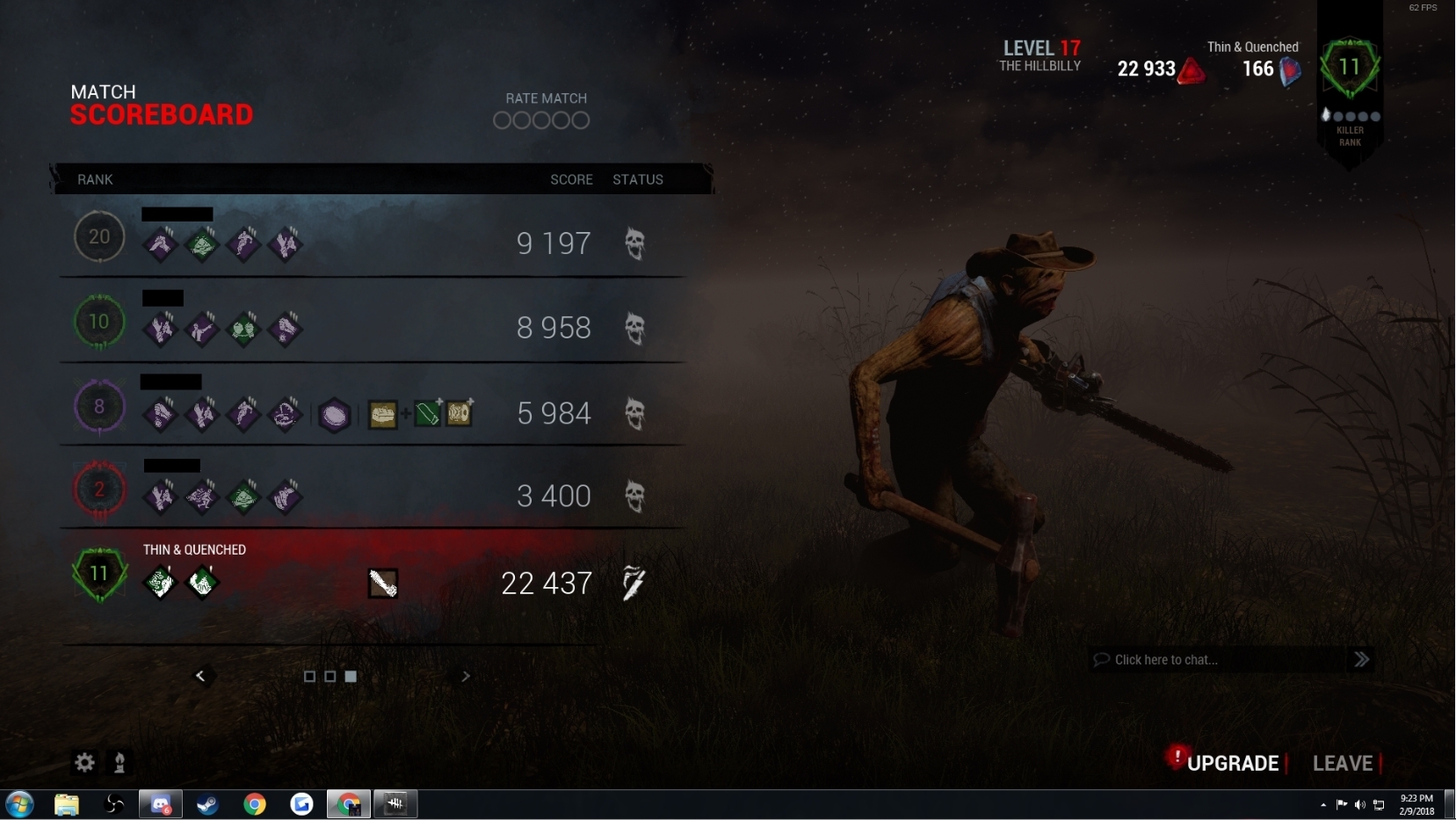Inspect the first perk icon of Thin & Quenched
Image resolution: width=1456 pixels, height=820 pixels.
[161, 583]
